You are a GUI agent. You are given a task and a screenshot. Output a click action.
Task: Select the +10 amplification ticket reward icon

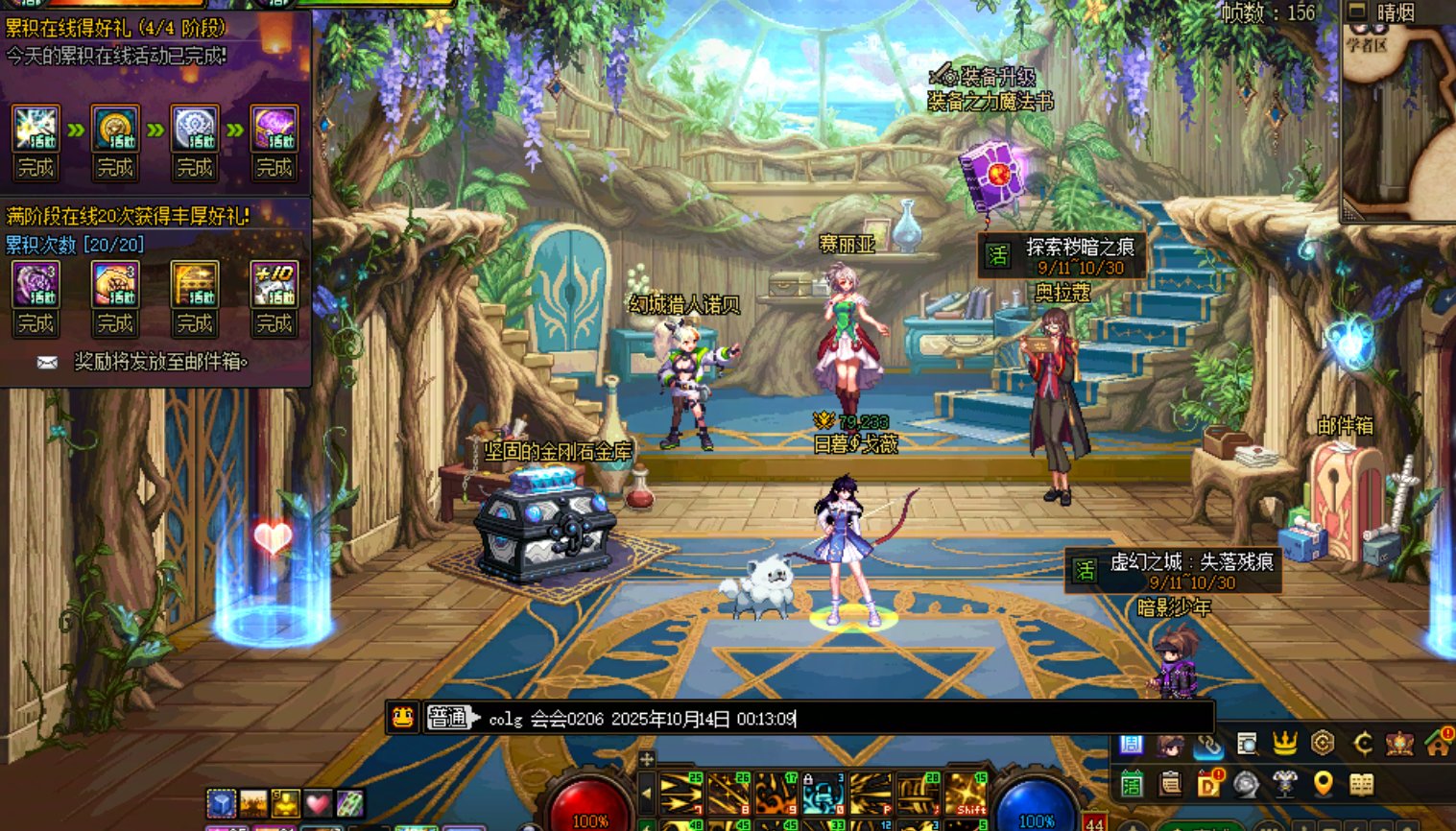(x=274, y=284)
